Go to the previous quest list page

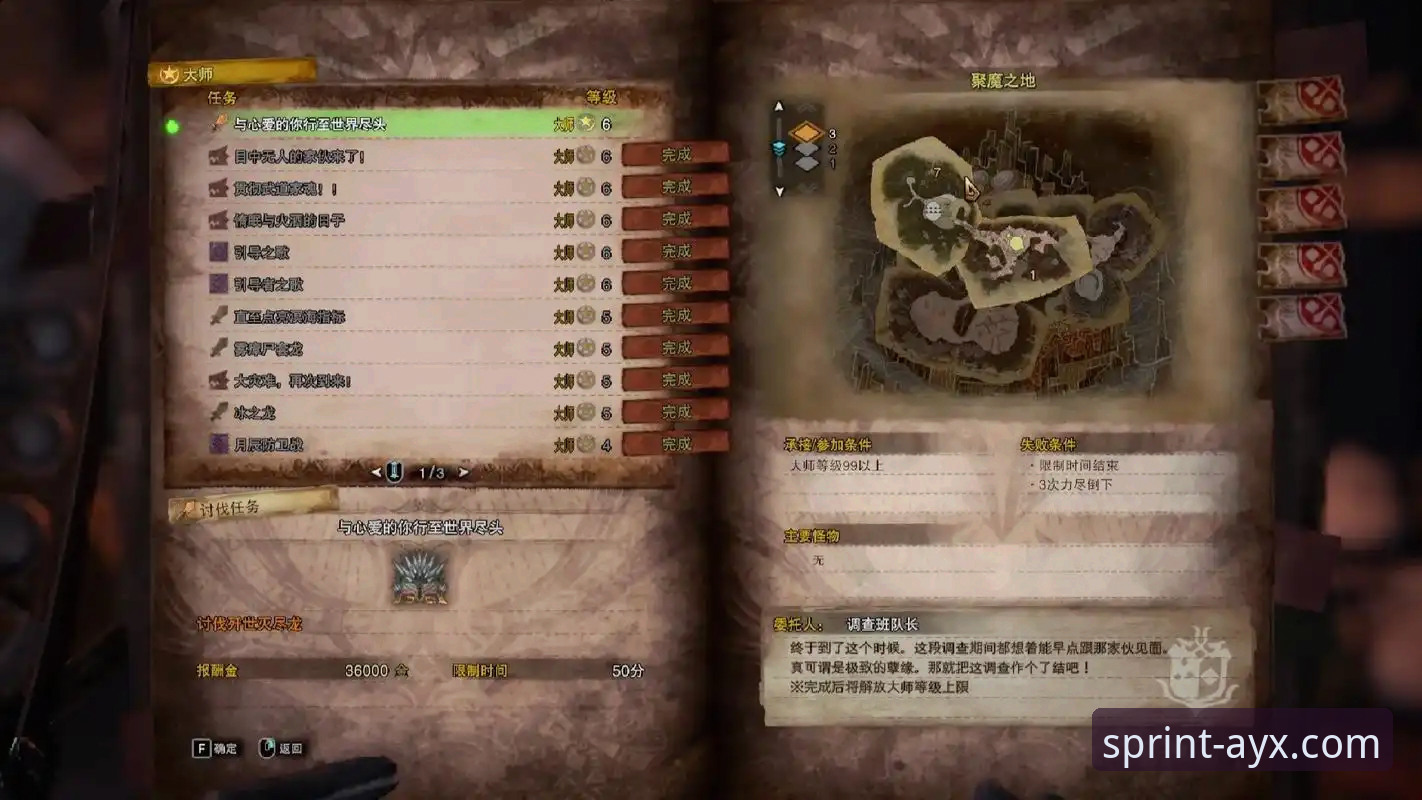376,472
